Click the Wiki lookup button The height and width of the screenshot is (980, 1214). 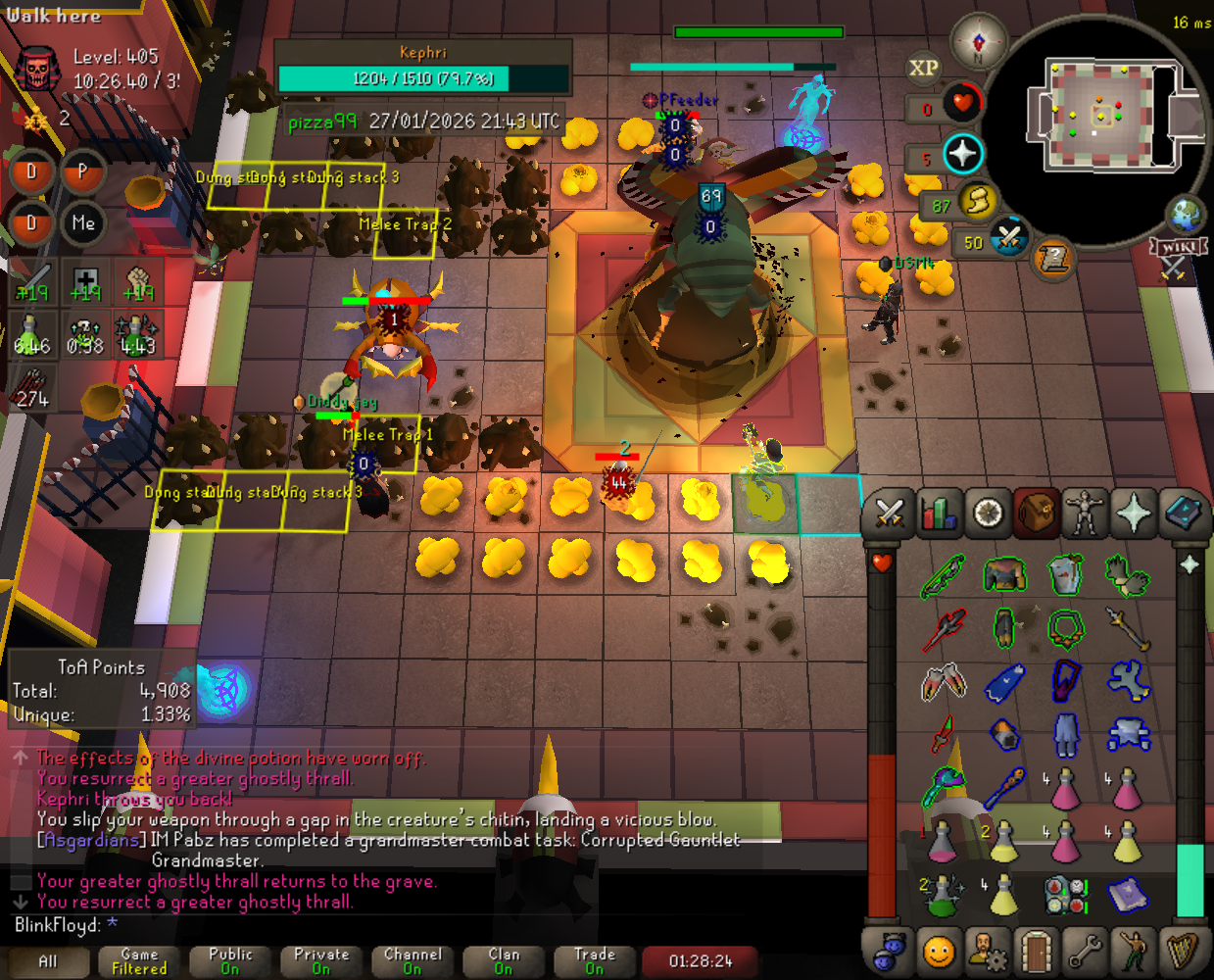(1177, 253)
